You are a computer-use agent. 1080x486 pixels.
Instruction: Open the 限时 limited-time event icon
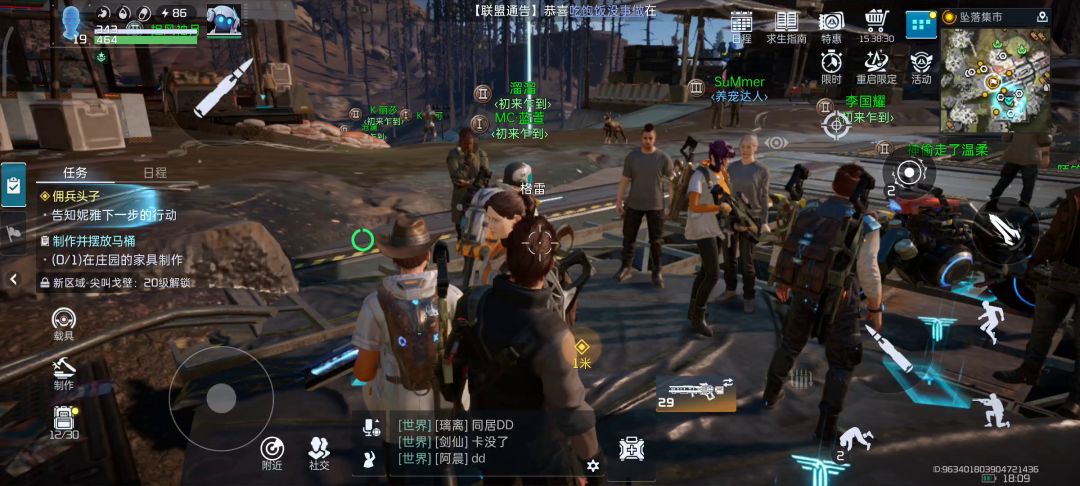831,65
